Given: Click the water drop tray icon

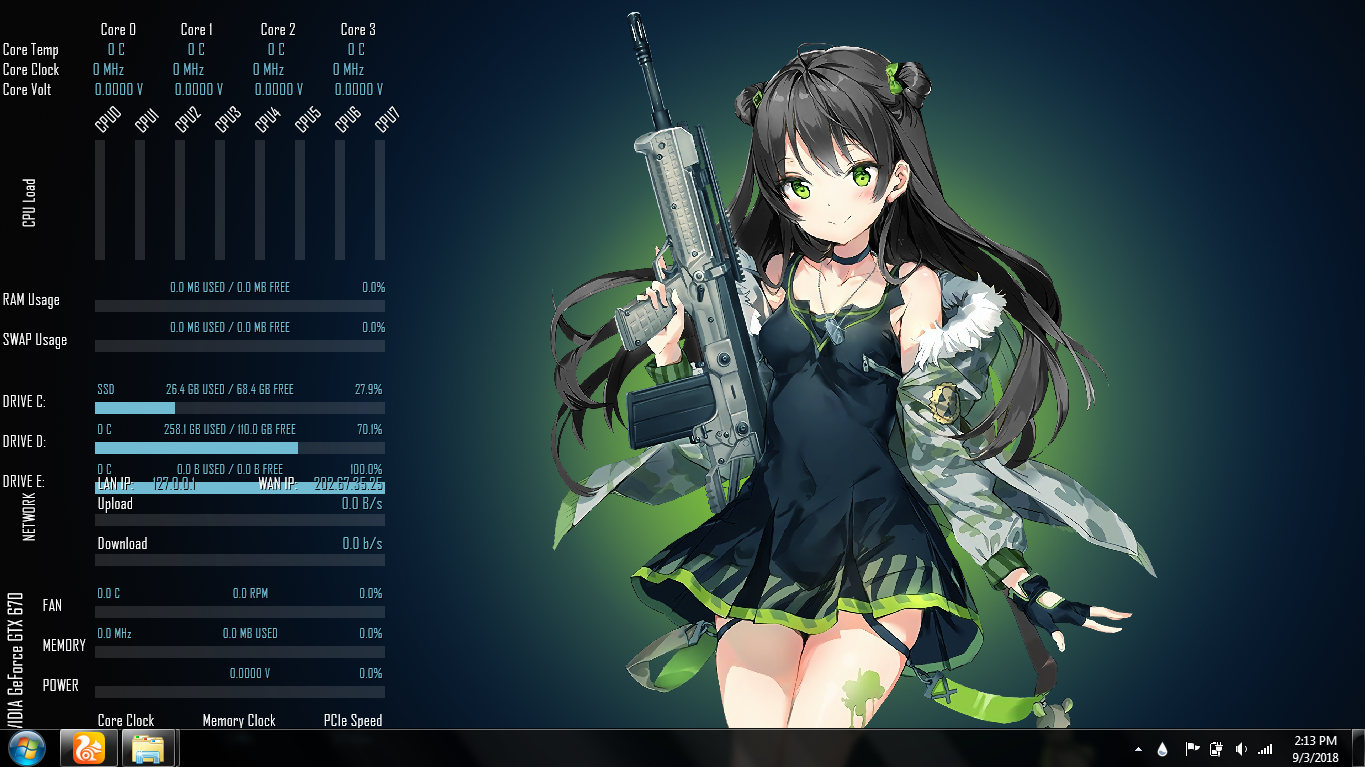Looking at the screenshot, I should [x=1162, y=748].
